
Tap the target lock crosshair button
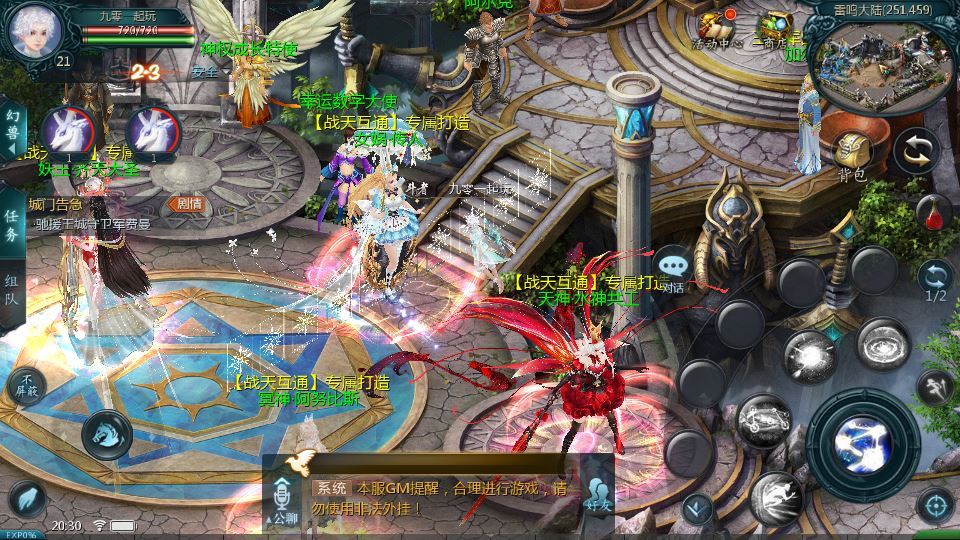(935, 506)
